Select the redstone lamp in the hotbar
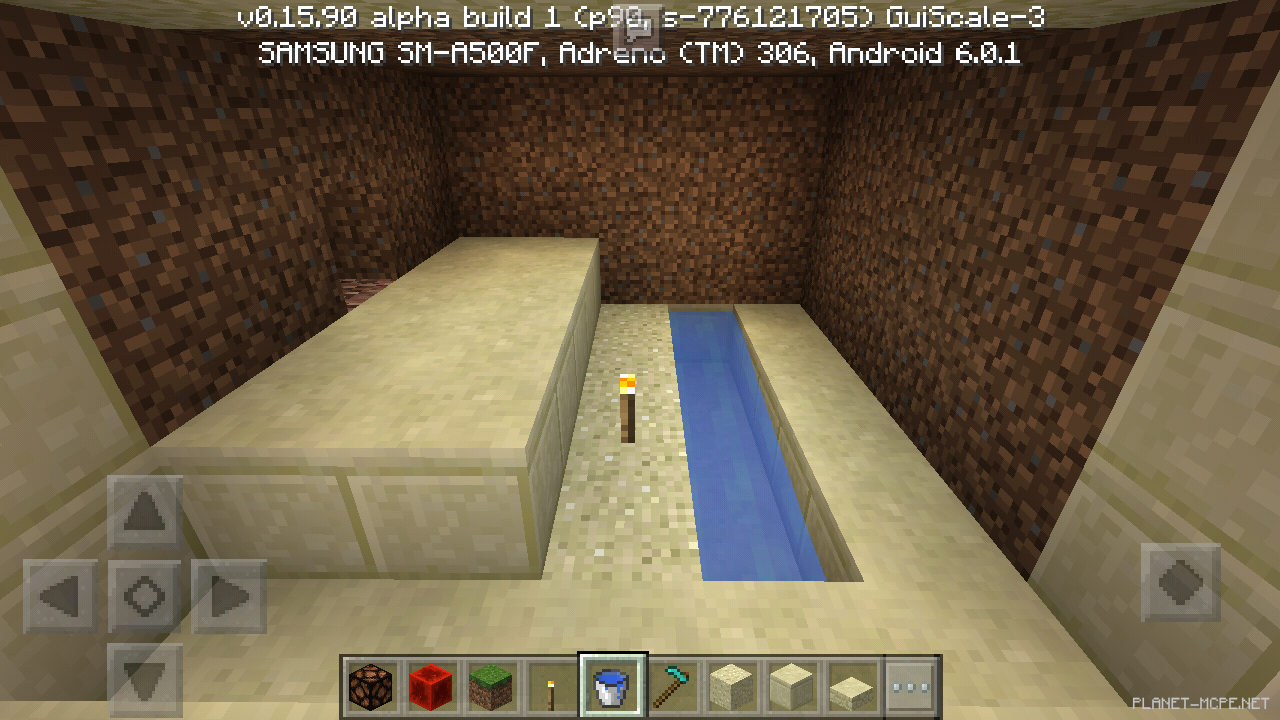Screen dimensions: 1280x720 point(372,686)
